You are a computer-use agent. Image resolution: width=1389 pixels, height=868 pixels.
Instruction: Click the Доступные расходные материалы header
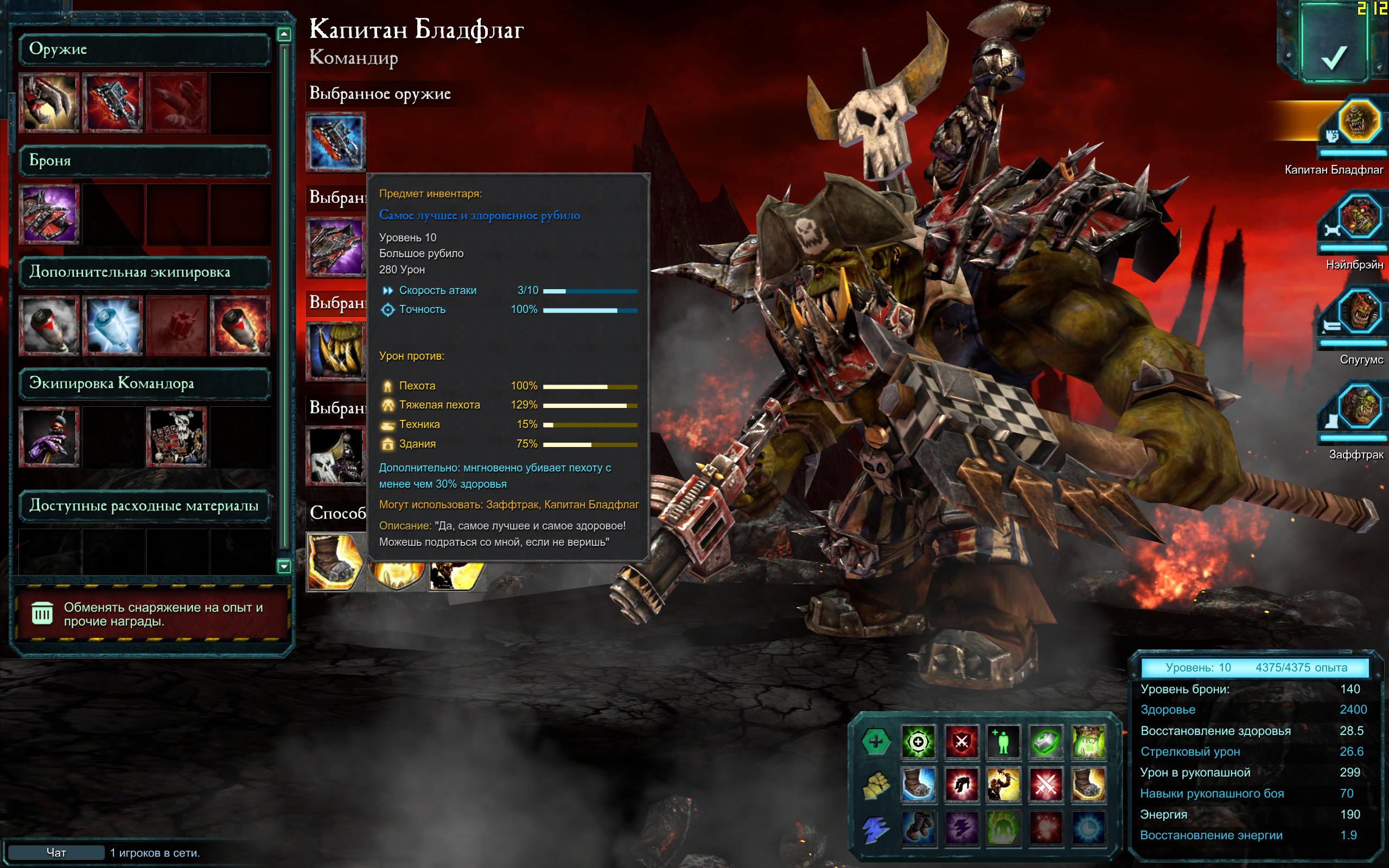(x=144, y=506)
